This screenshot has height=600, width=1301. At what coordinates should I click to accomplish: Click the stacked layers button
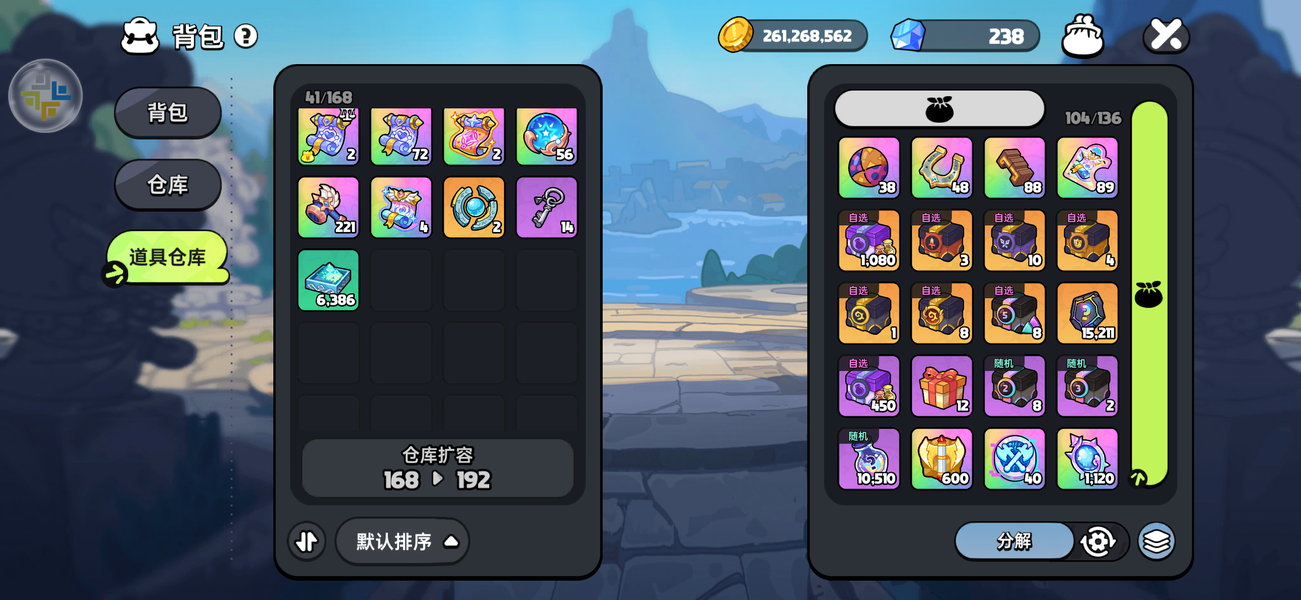click(1156, 541)
